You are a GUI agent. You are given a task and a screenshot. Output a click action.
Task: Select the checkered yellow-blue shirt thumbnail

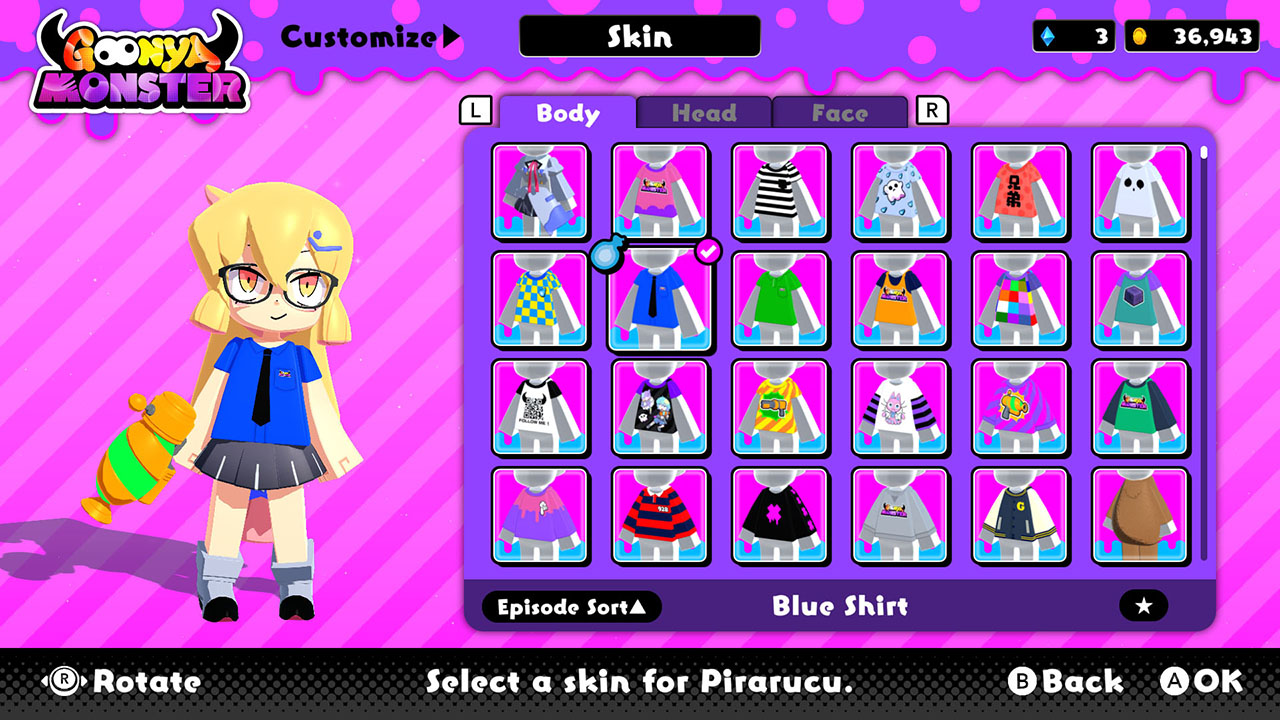(x=540, y=299)
